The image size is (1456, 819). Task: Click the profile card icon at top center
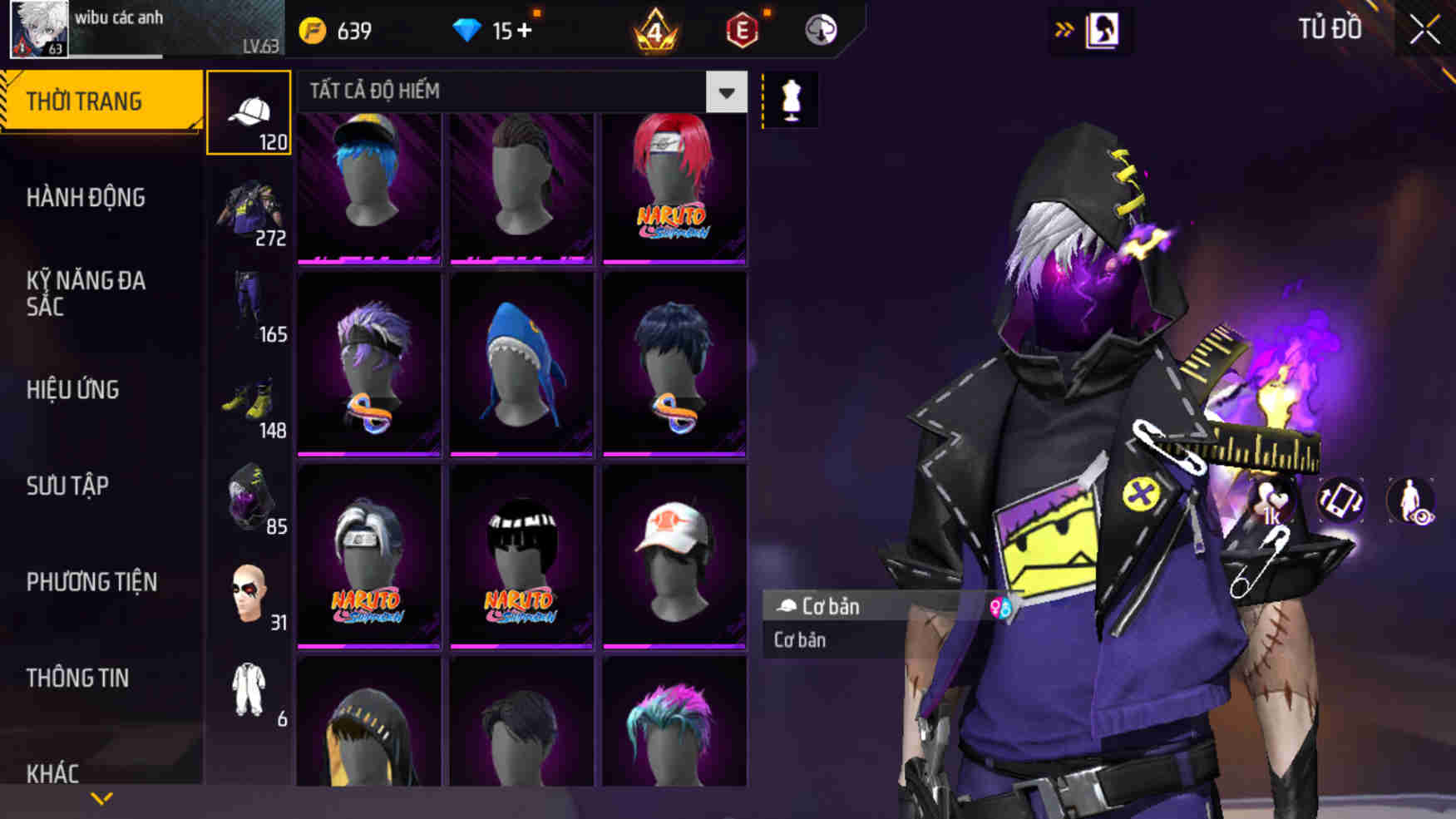tap(1103, 27)
